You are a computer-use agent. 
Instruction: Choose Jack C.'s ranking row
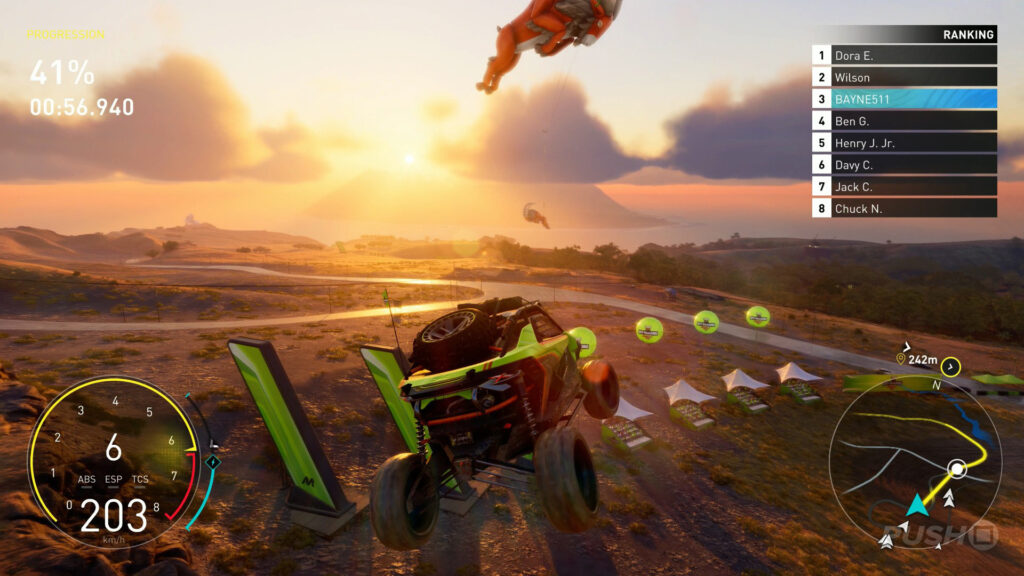click(904, 186)
